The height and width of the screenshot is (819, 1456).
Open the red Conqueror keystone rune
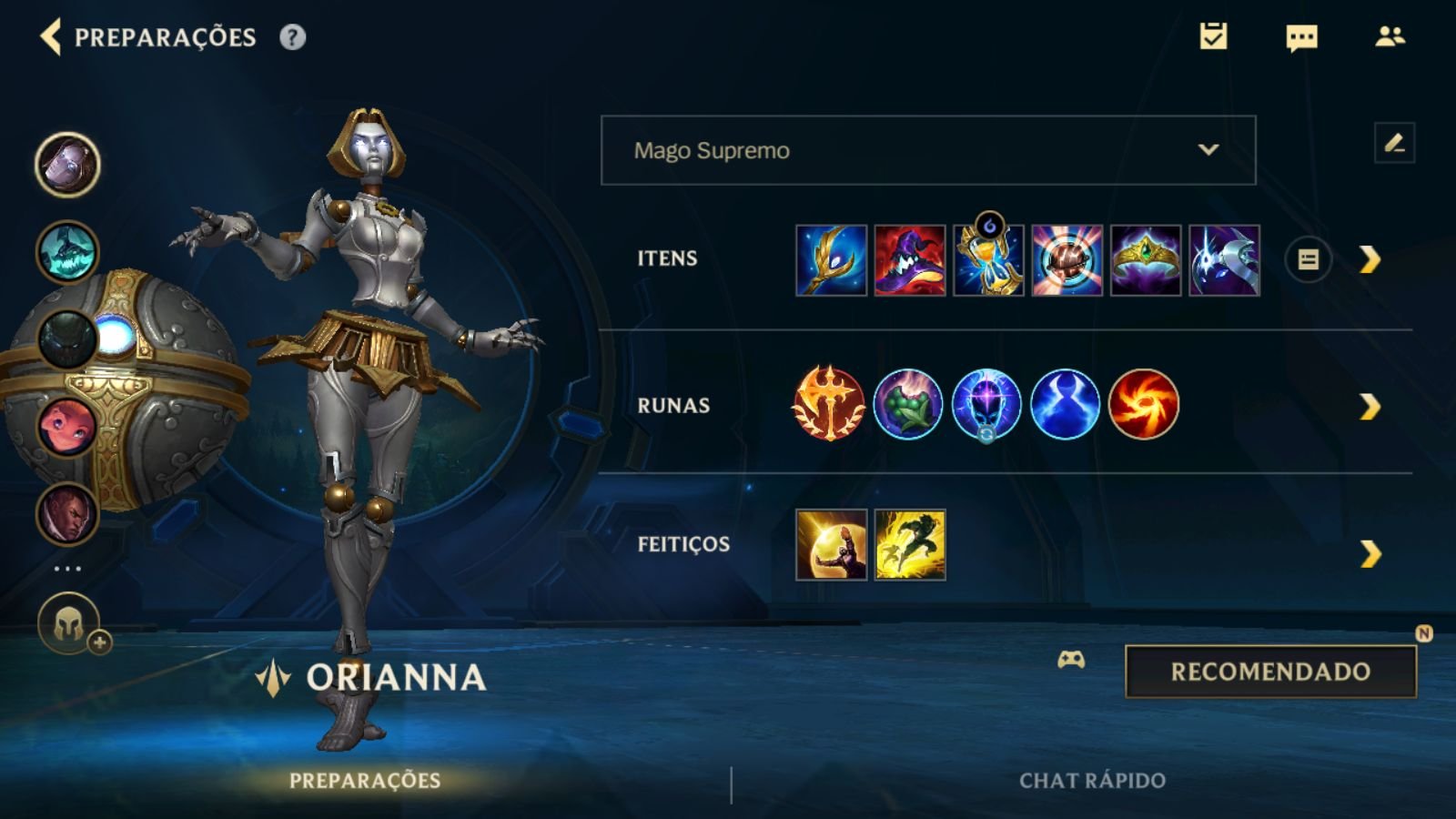[x=831, y=405]
